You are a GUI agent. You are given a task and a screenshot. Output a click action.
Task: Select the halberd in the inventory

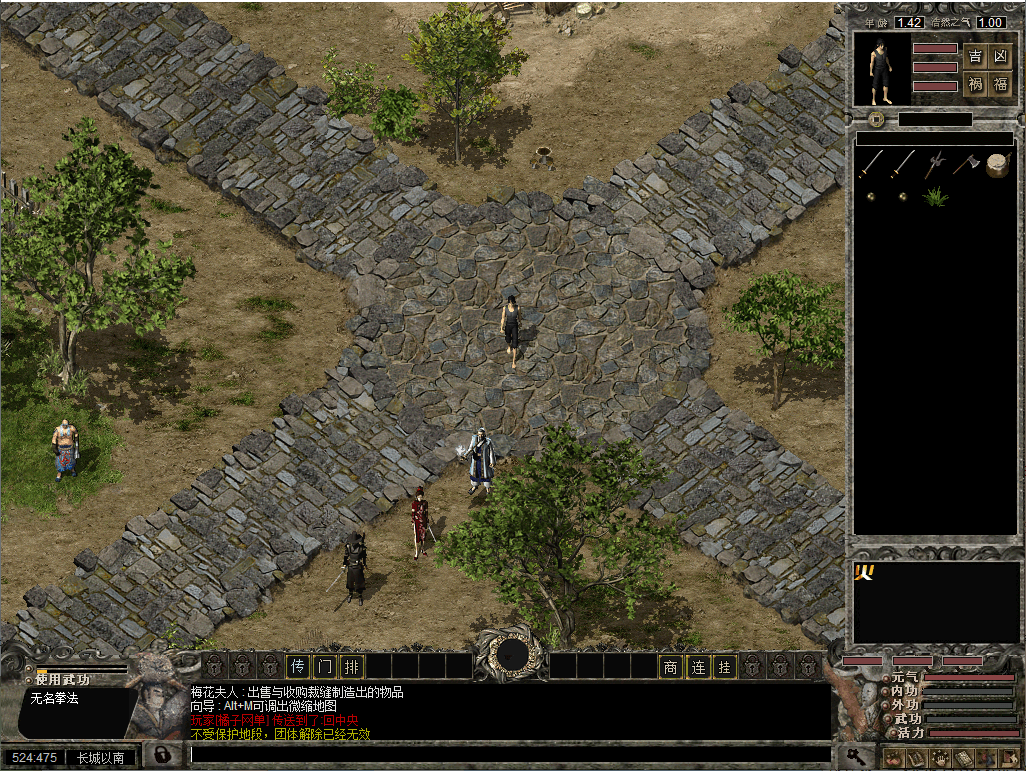tap(935, 163)
